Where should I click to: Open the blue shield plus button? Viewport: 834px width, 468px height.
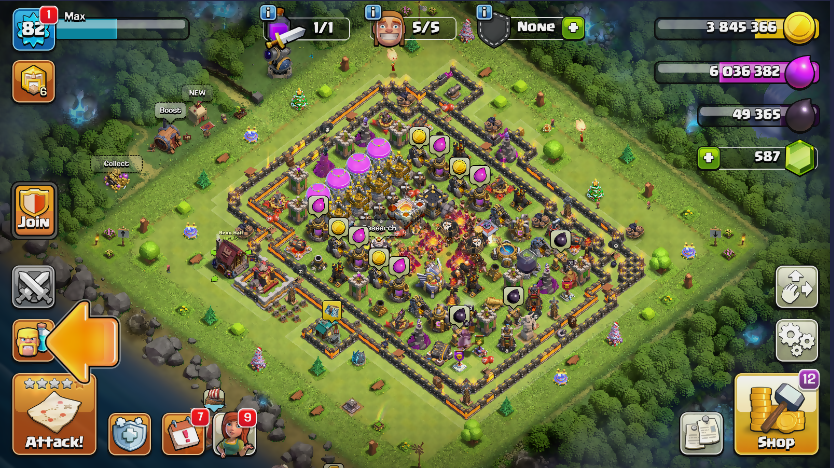click(129, 434)
